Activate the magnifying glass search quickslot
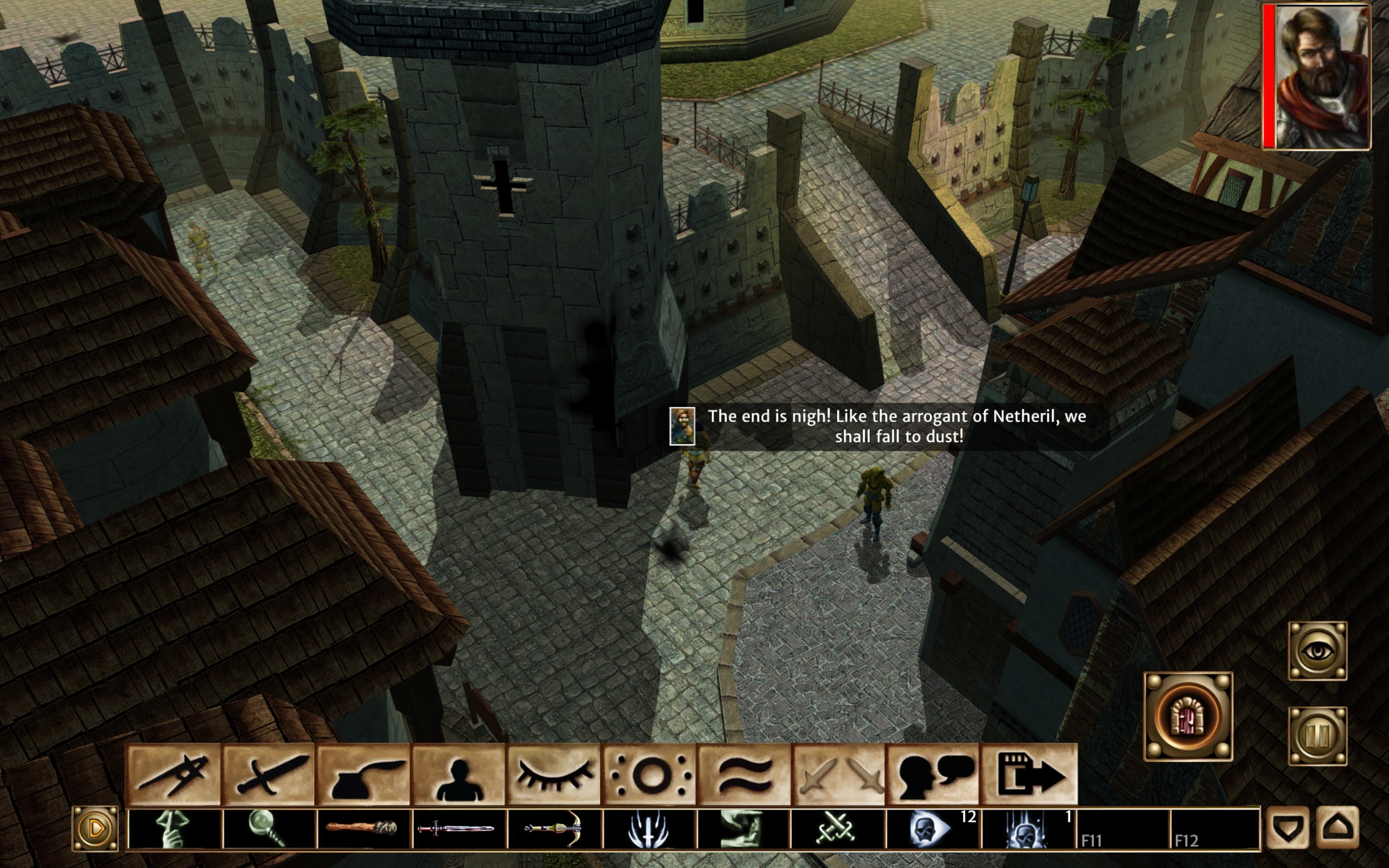This screenshot has height=868, width=1389. [x=268, y=828]
